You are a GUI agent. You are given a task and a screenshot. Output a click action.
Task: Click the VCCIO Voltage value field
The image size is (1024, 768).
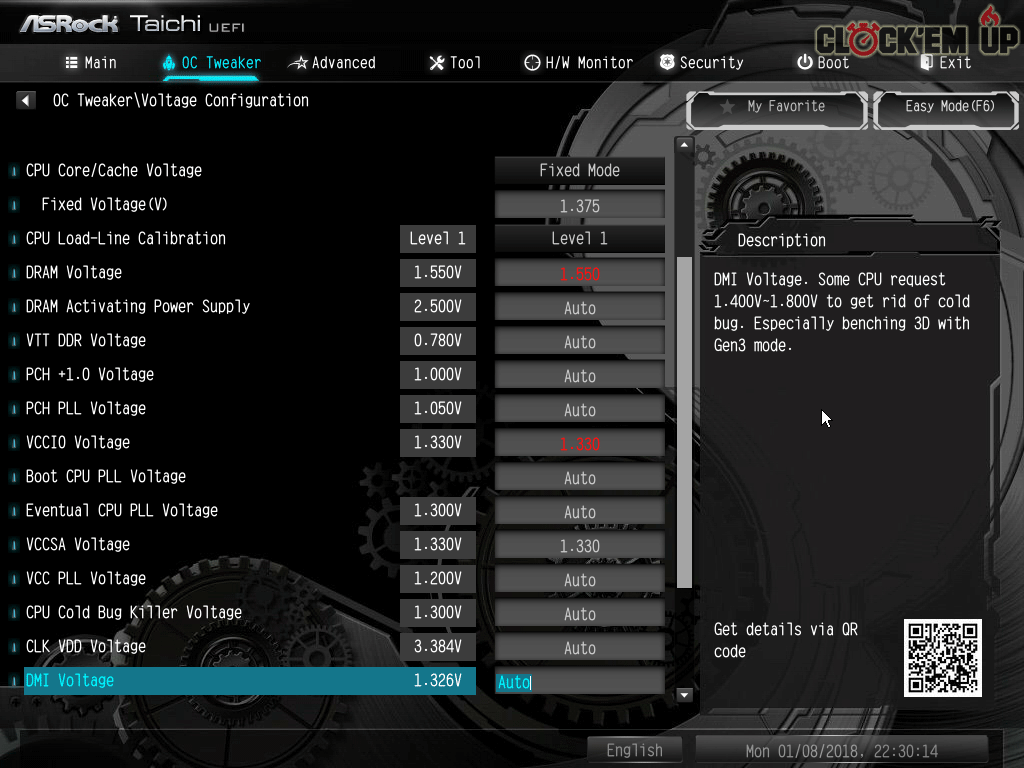point(579,444)
